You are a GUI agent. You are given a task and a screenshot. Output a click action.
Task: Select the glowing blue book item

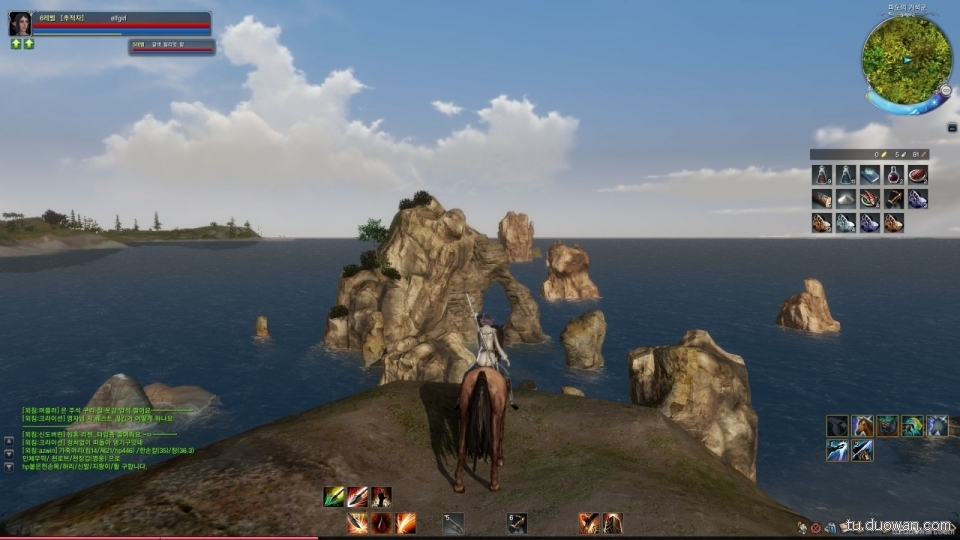point(870,175)
